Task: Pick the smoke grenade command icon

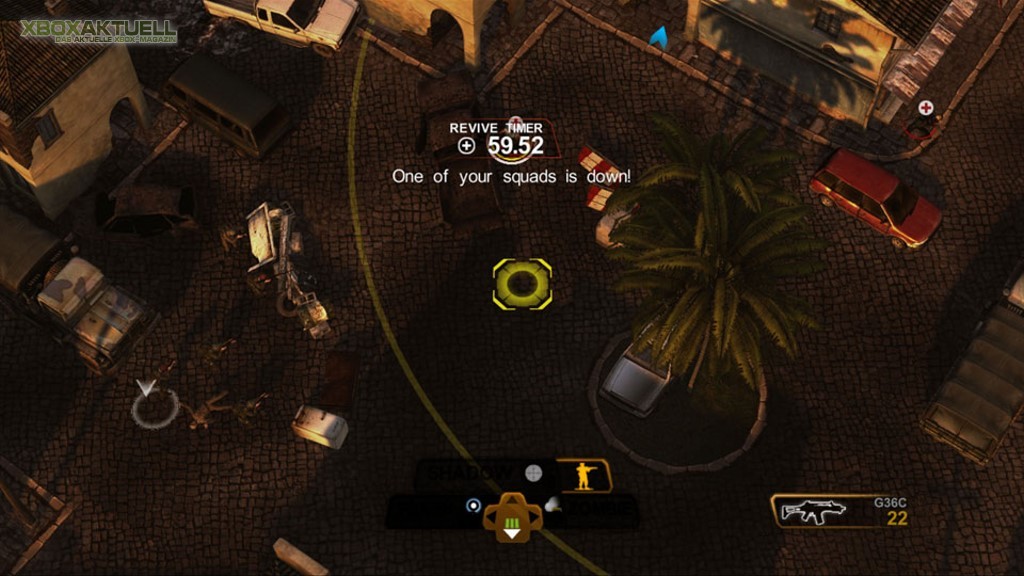Action: point(552,507)
